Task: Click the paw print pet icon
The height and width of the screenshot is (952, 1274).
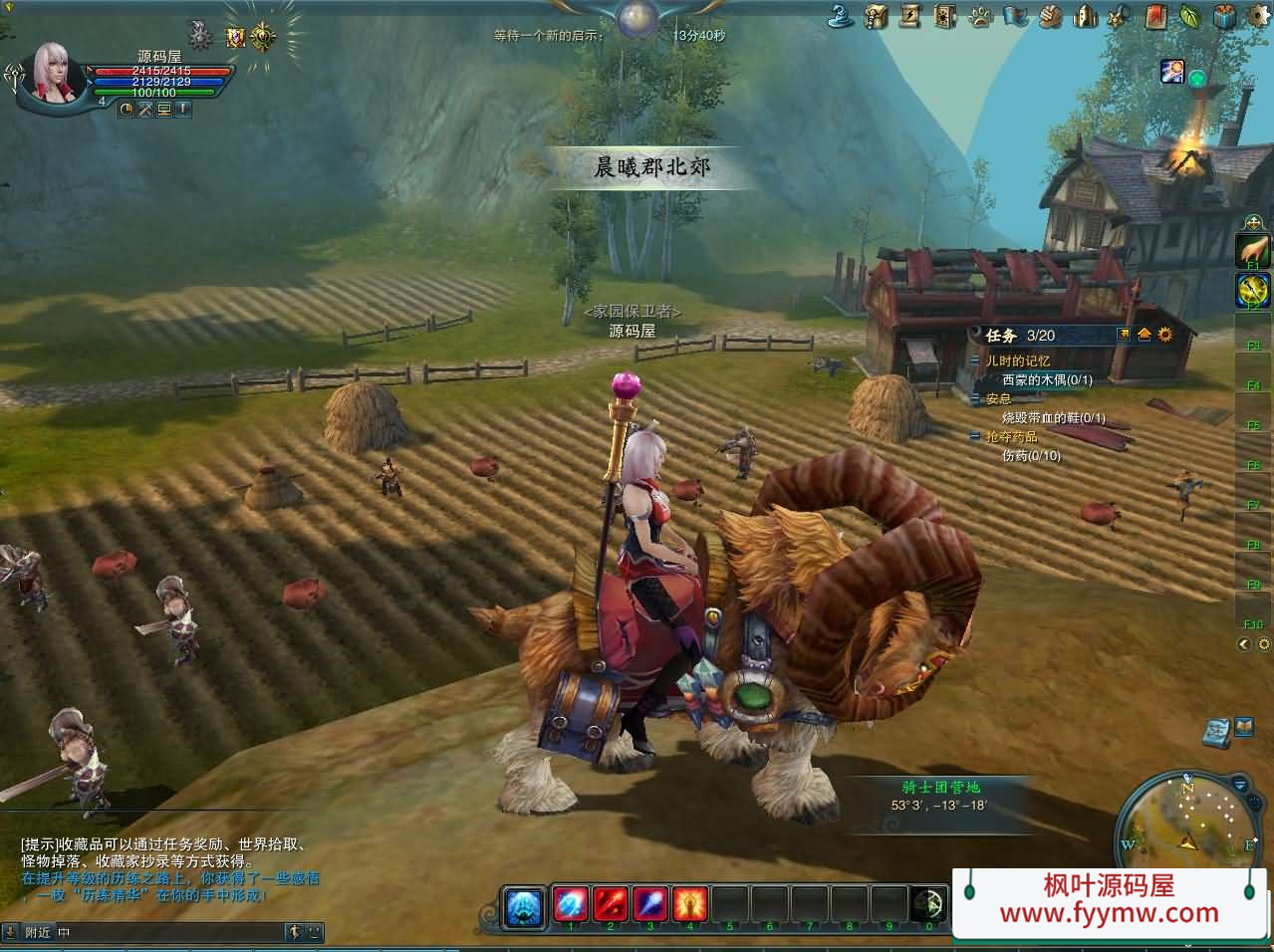Action: coord(980,15)
